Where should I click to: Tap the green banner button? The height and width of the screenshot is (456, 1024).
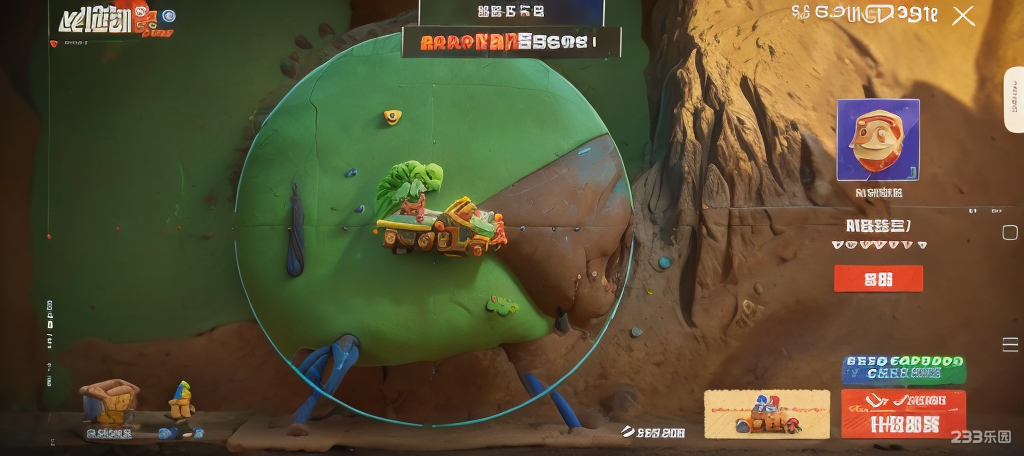(903, 368)
